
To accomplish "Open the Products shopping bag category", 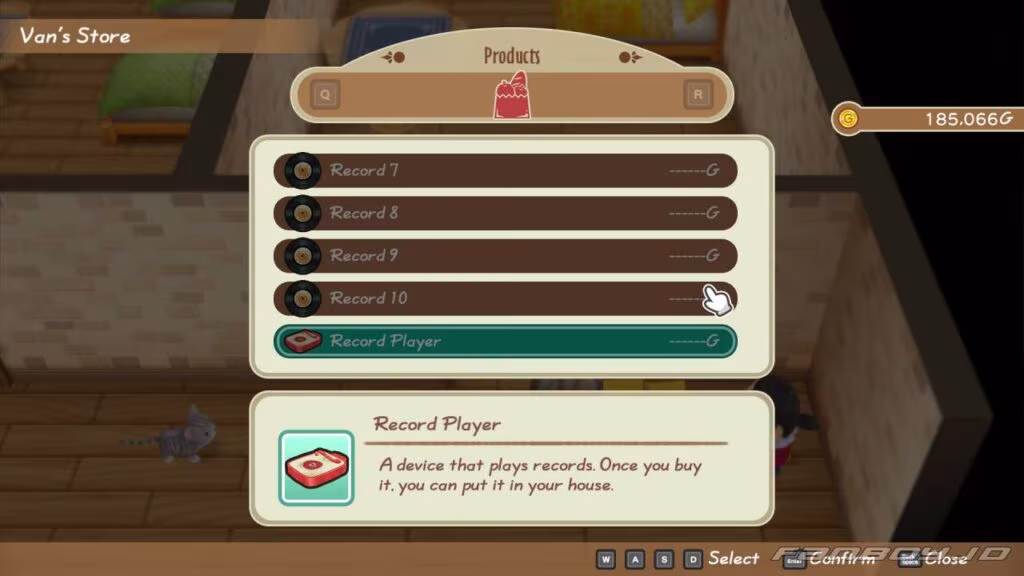I will 511,96.
